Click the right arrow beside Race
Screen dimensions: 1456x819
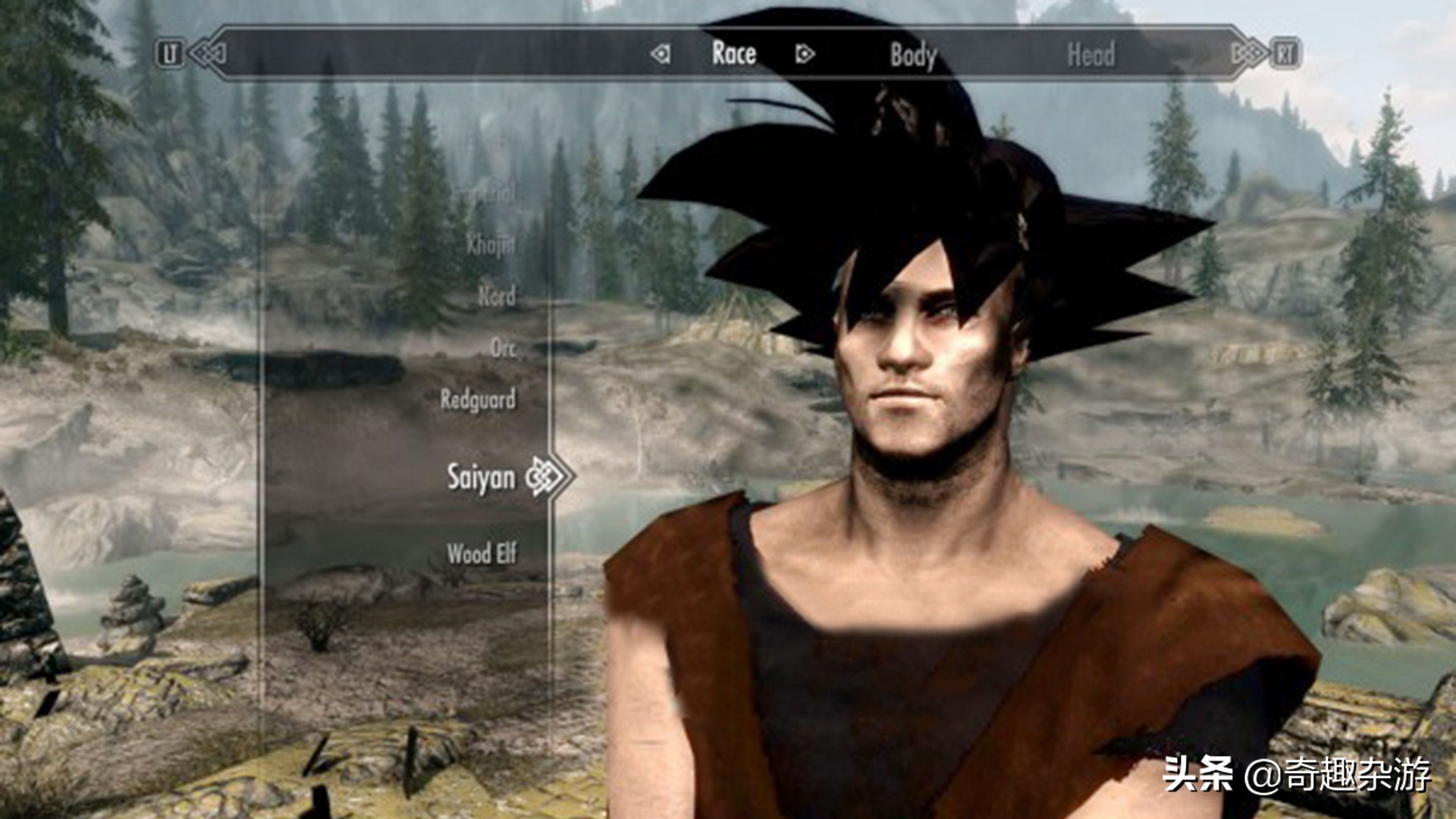point(805,54)
